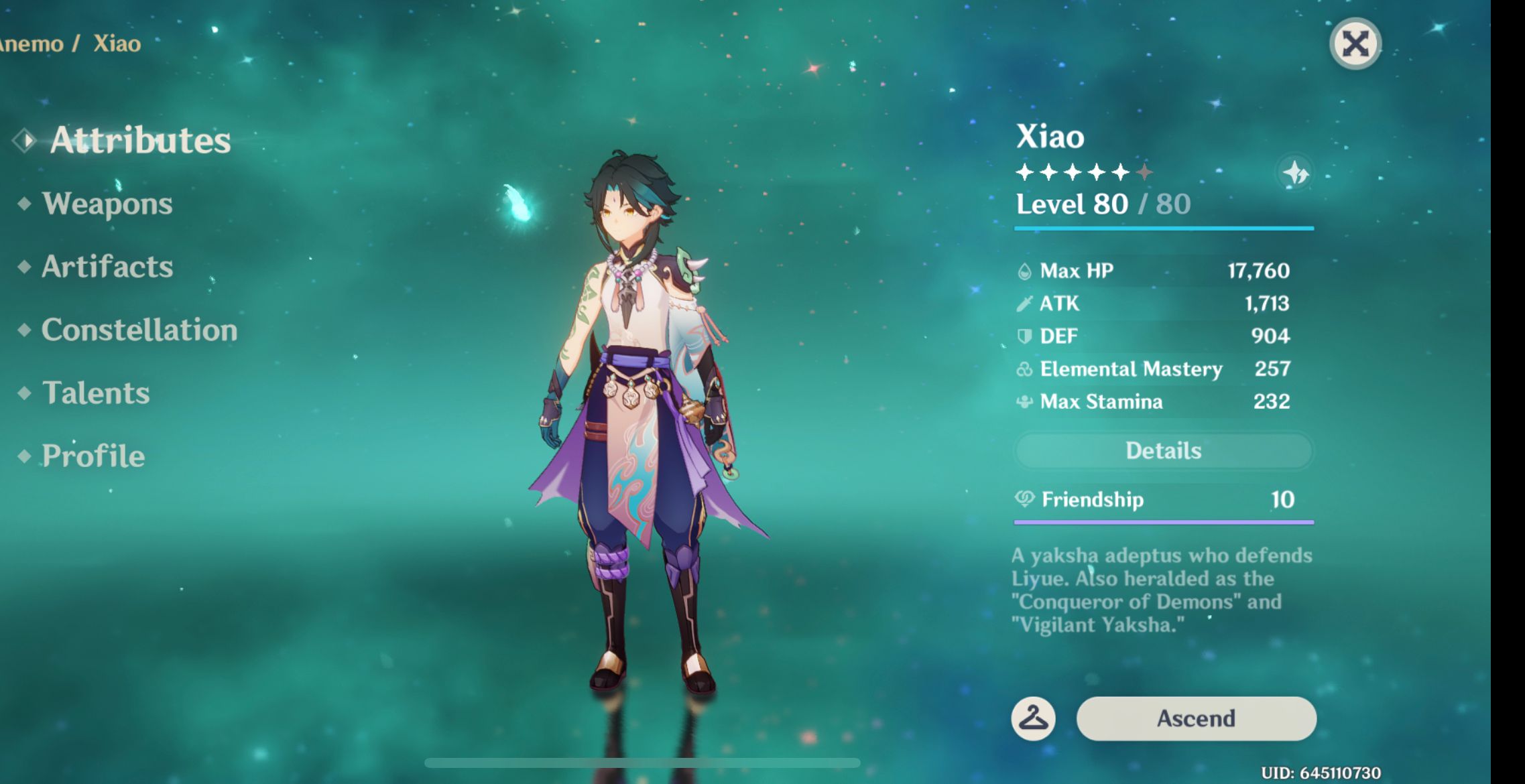Open the Details stats panel
Screen dimensions: 1525x784
[1163, 451]
